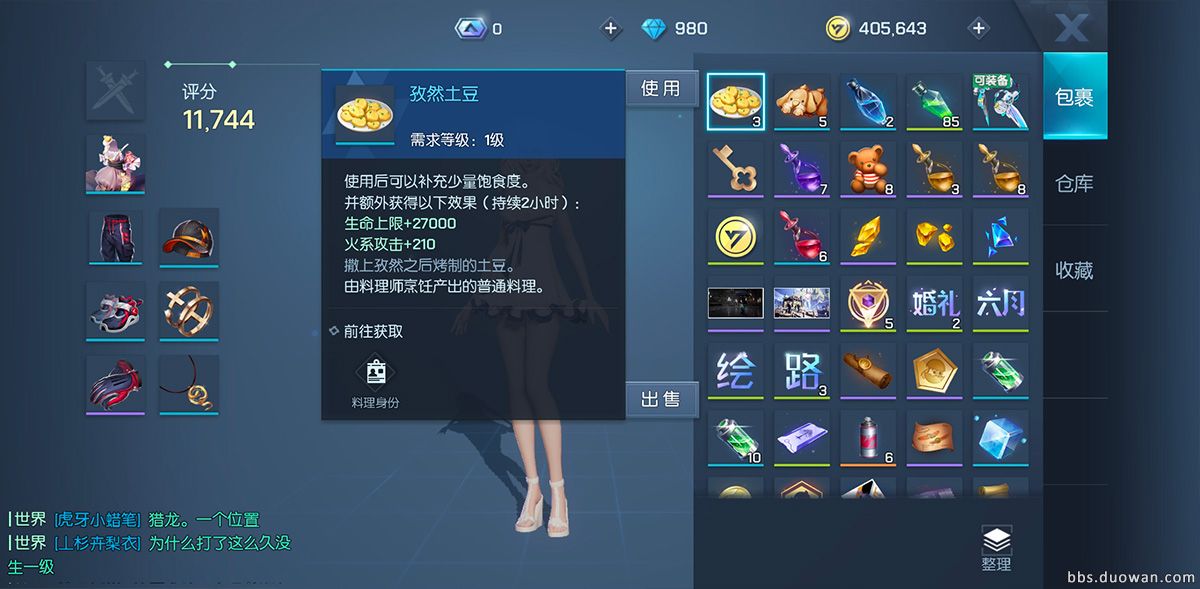Use the selected 孜然土豆 item
The height and width of the screenshot is (589, 1200).
click(660, 89)
